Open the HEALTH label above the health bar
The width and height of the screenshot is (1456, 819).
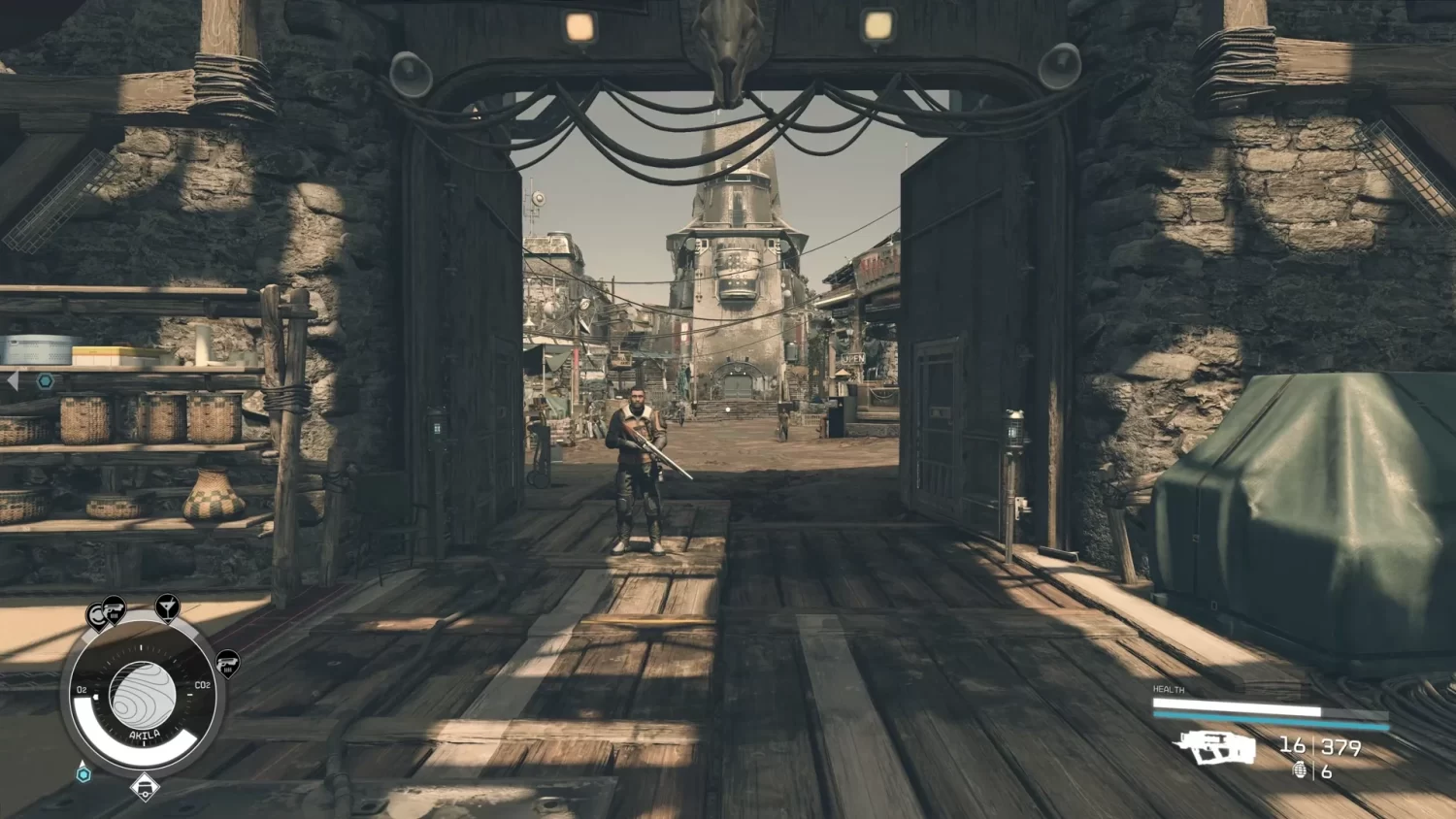tap(1169, 690)
